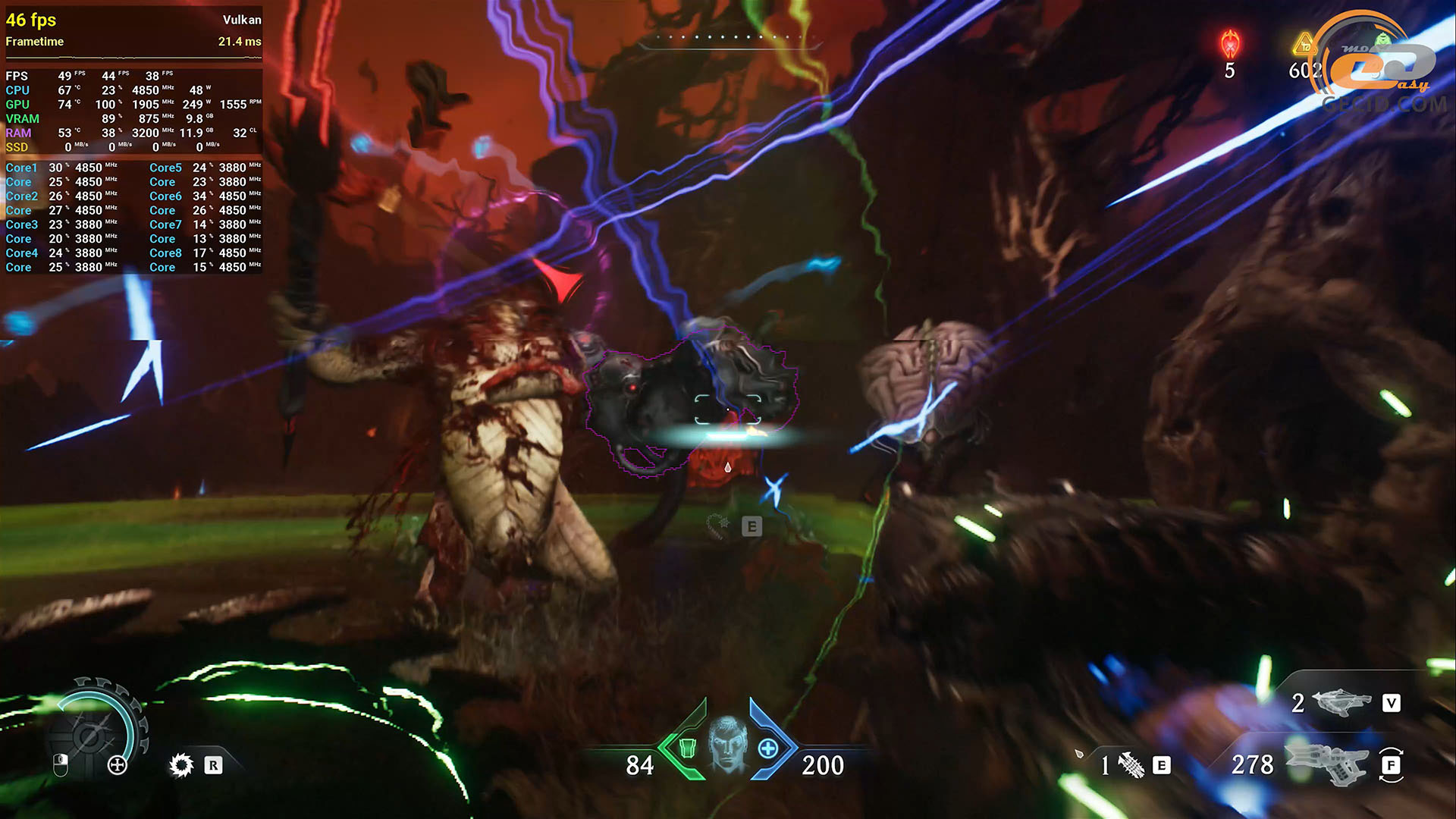Click the red demon soul icon

click(x=1229, y=44)
